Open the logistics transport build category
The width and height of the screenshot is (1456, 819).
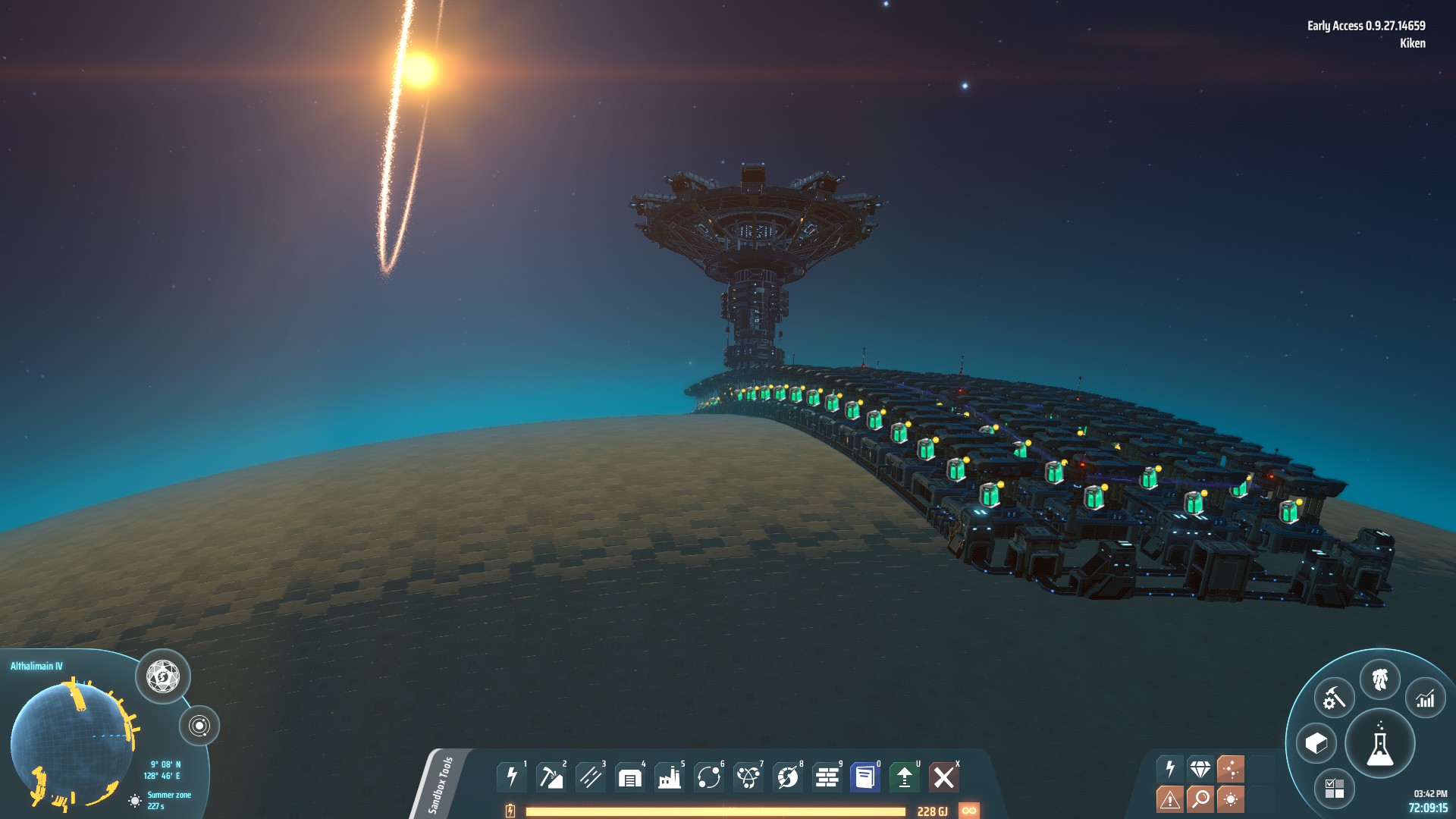pos(708,777)
